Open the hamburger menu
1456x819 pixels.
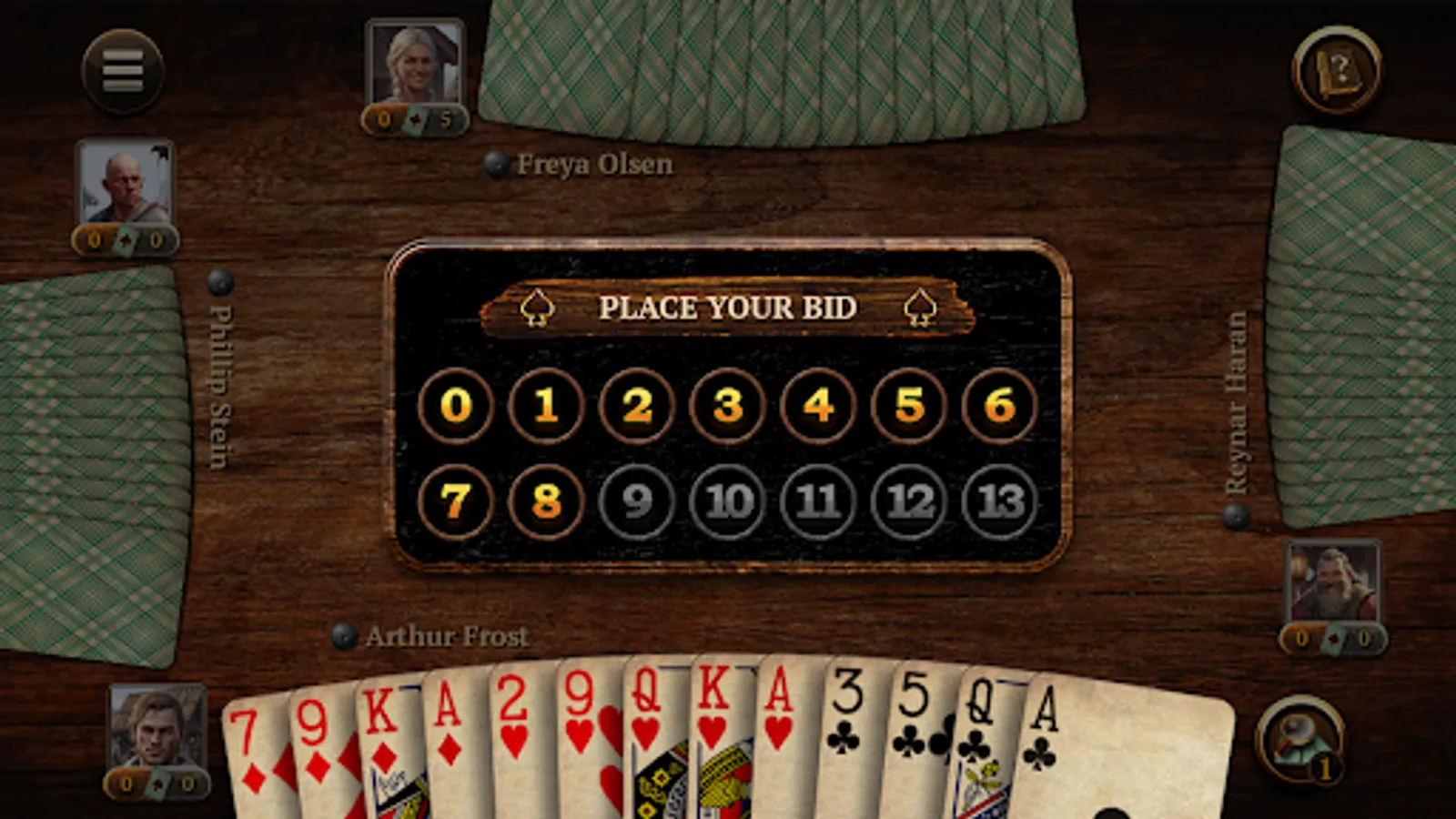(123, 72)
